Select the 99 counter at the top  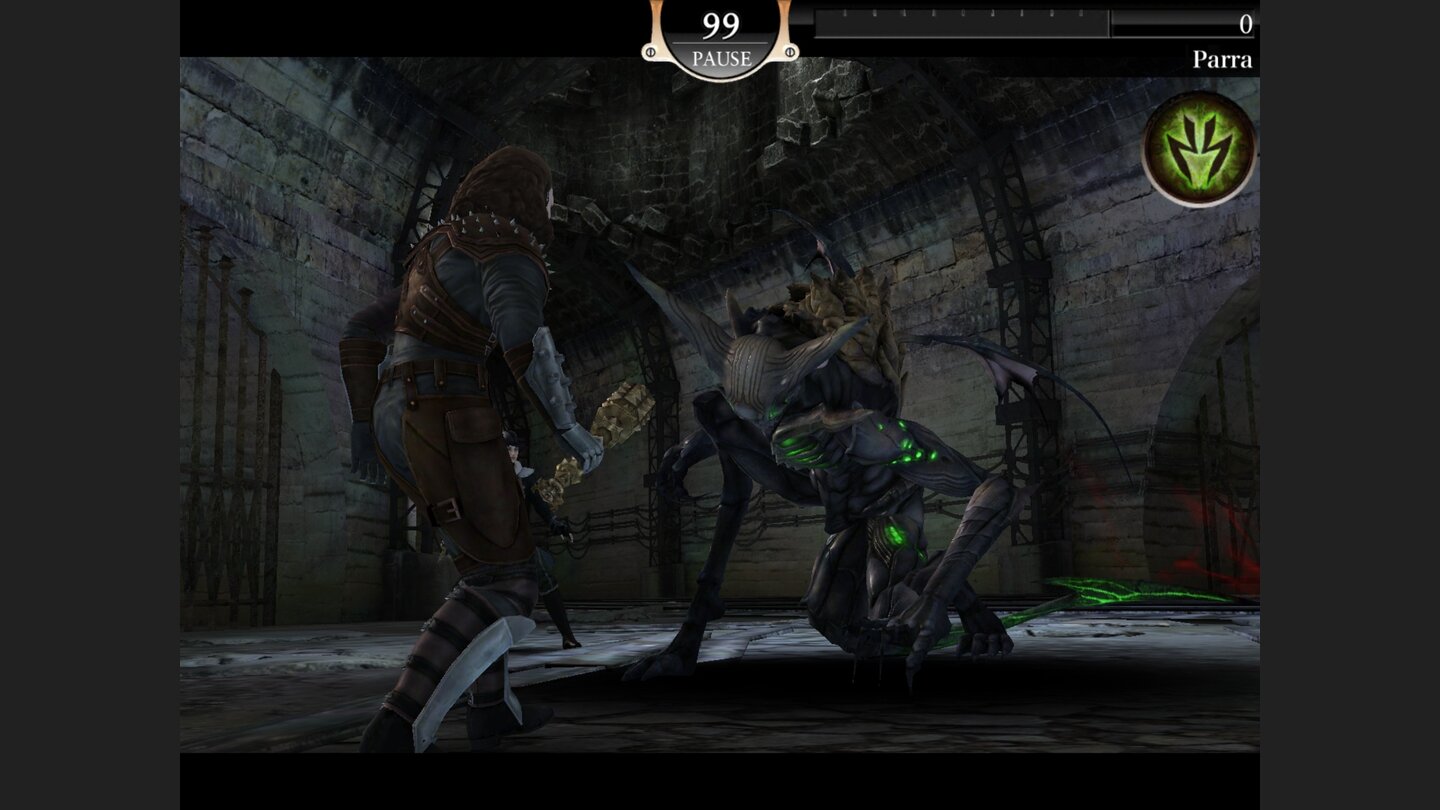(718, 20)
